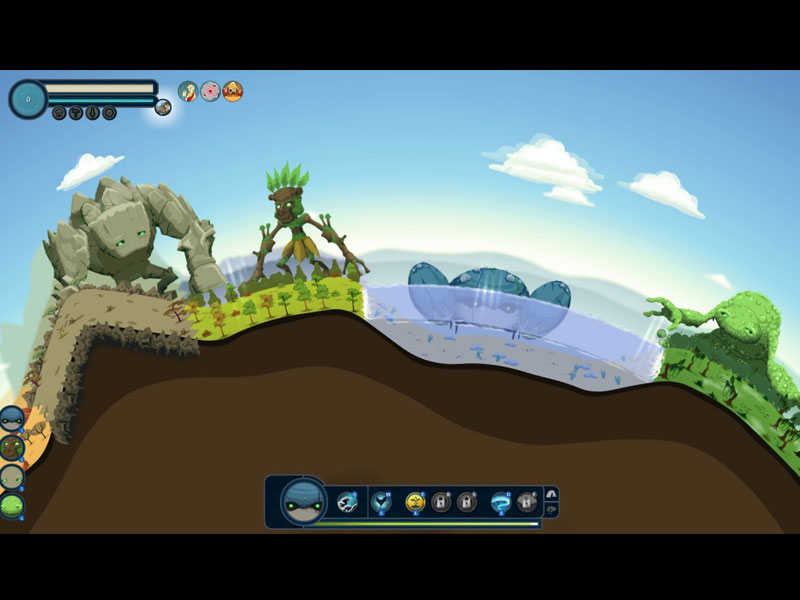
Task: Activate the yellow plant sprout ability
Action: pos(415,501)
